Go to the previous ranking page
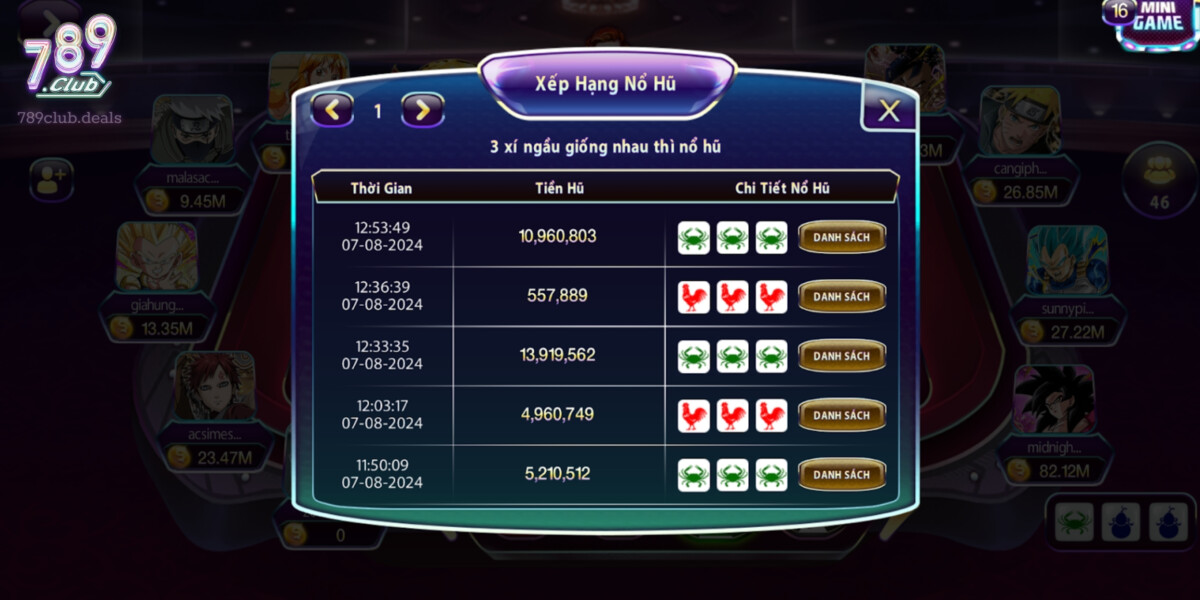 click(333, 110)
